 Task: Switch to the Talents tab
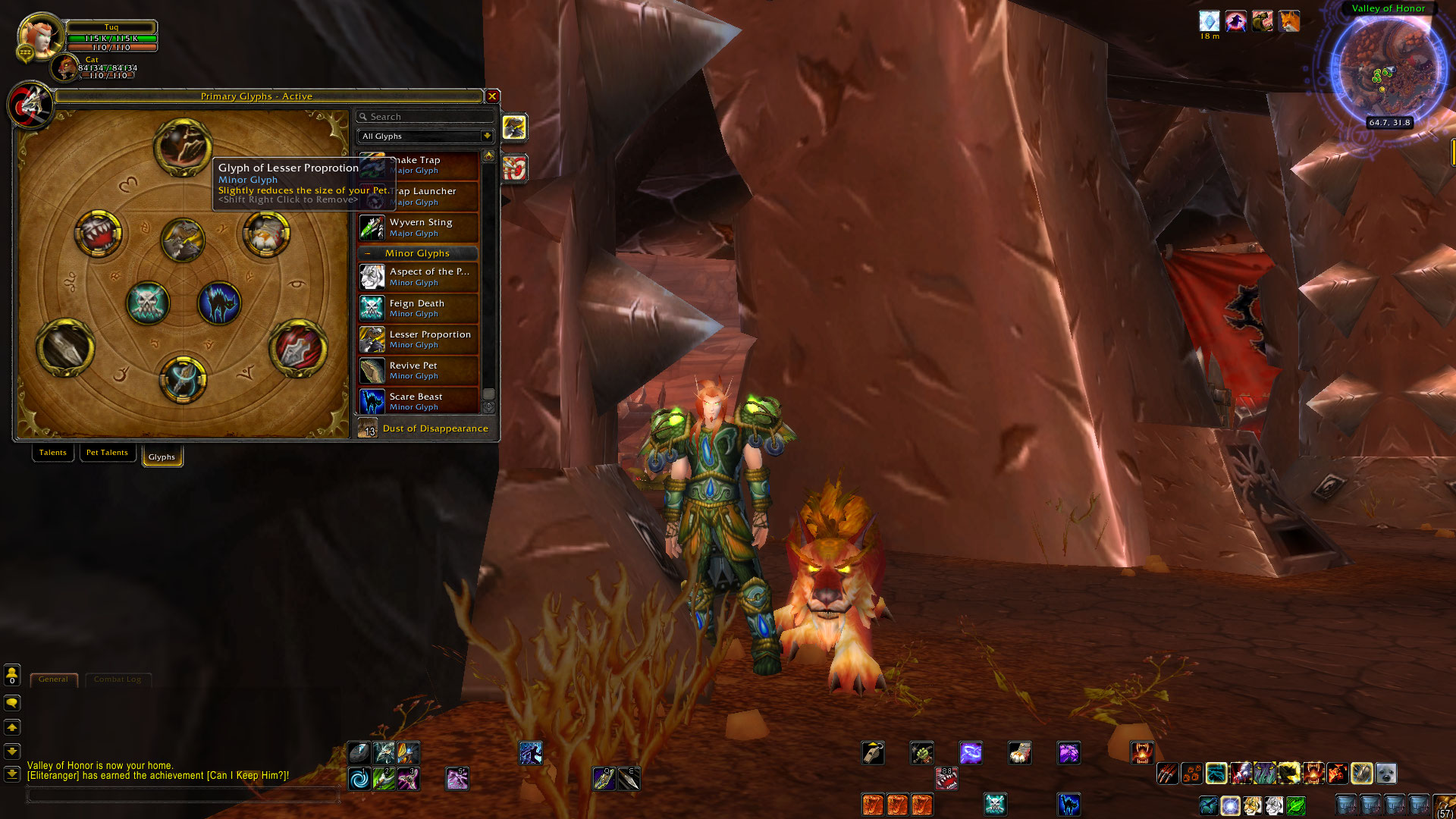coord(52,452)
